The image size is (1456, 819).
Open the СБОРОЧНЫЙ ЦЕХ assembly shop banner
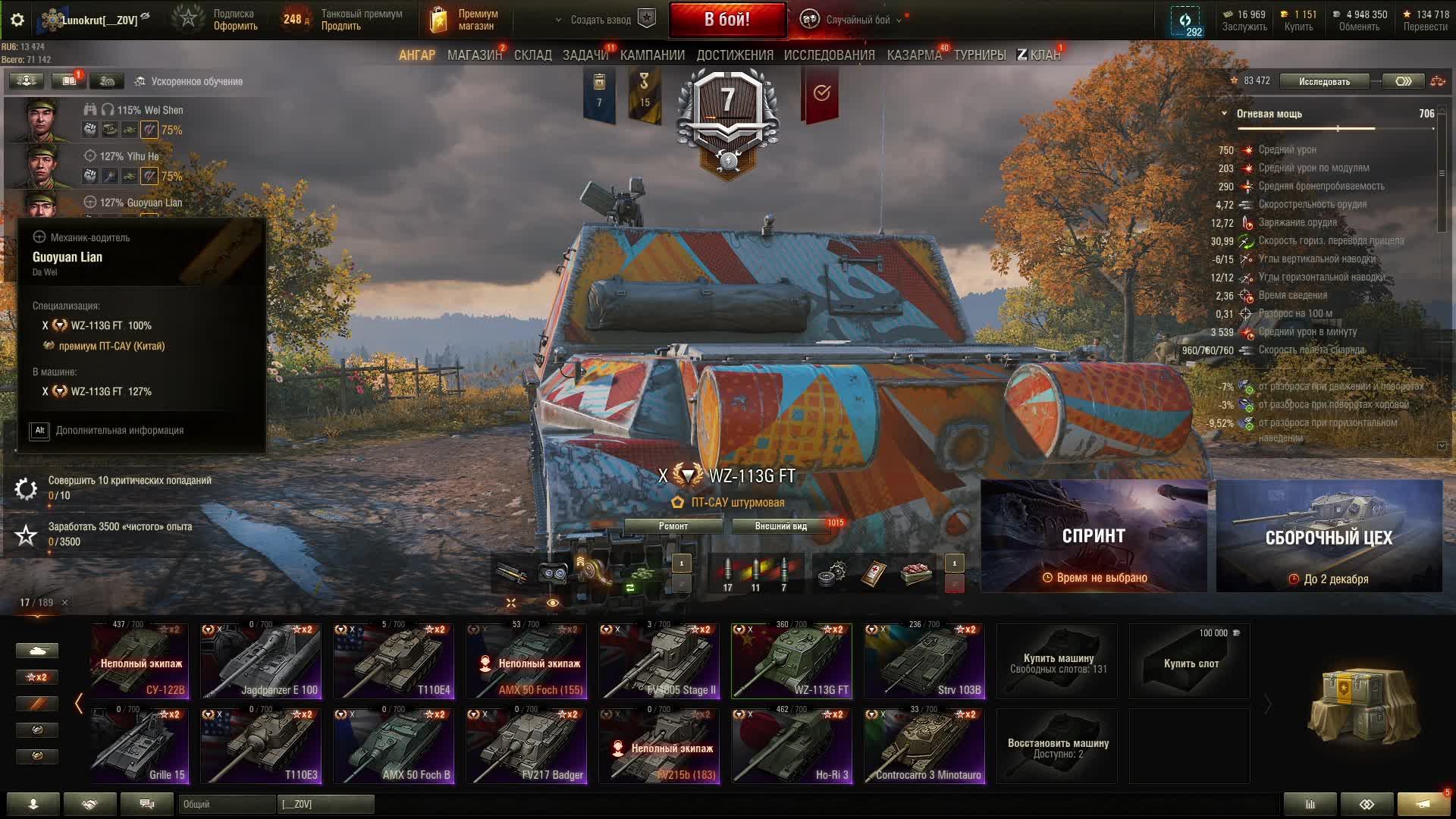1329,536
